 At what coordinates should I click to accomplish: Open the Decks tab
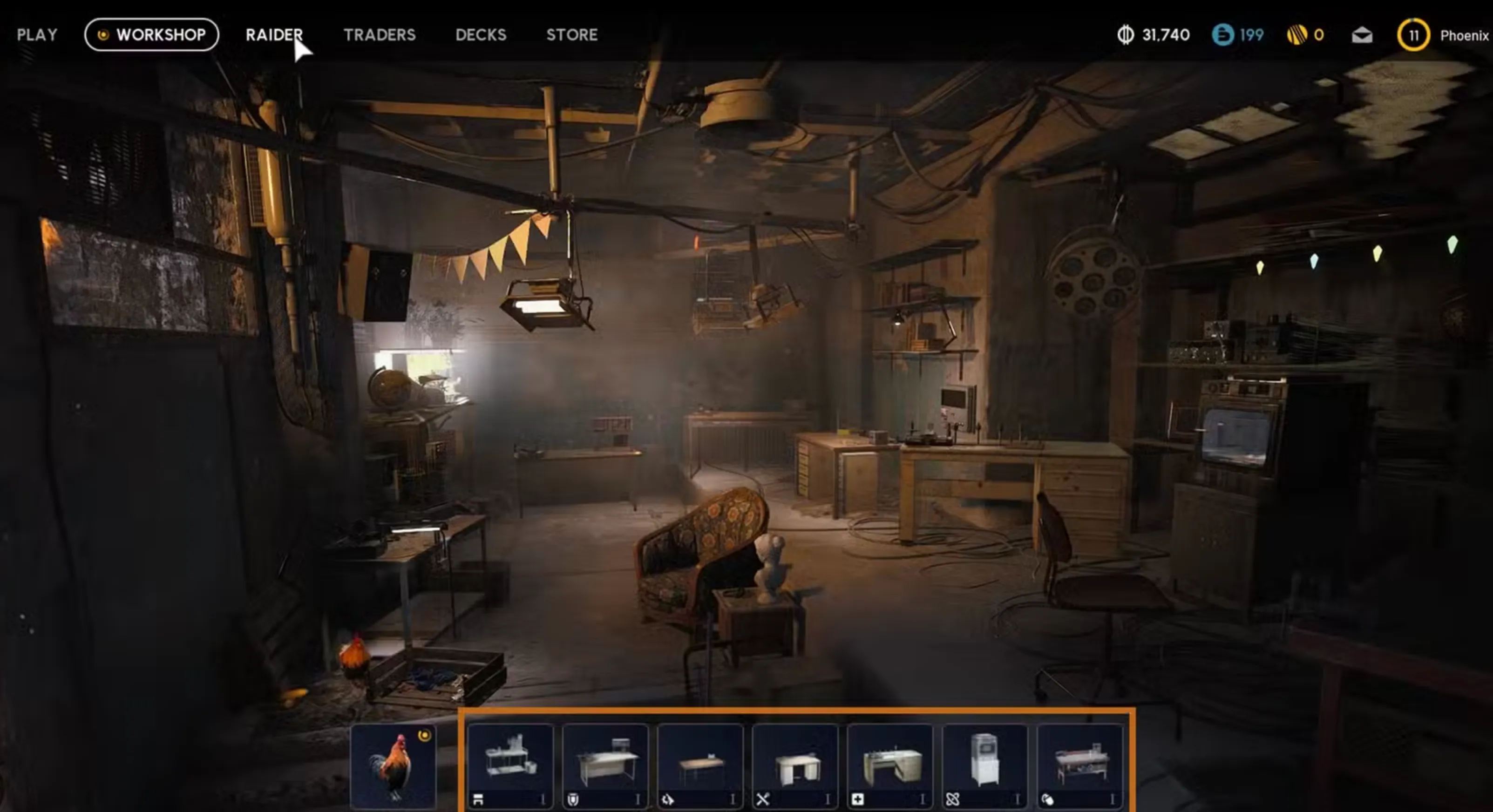(x=481, y=35)
